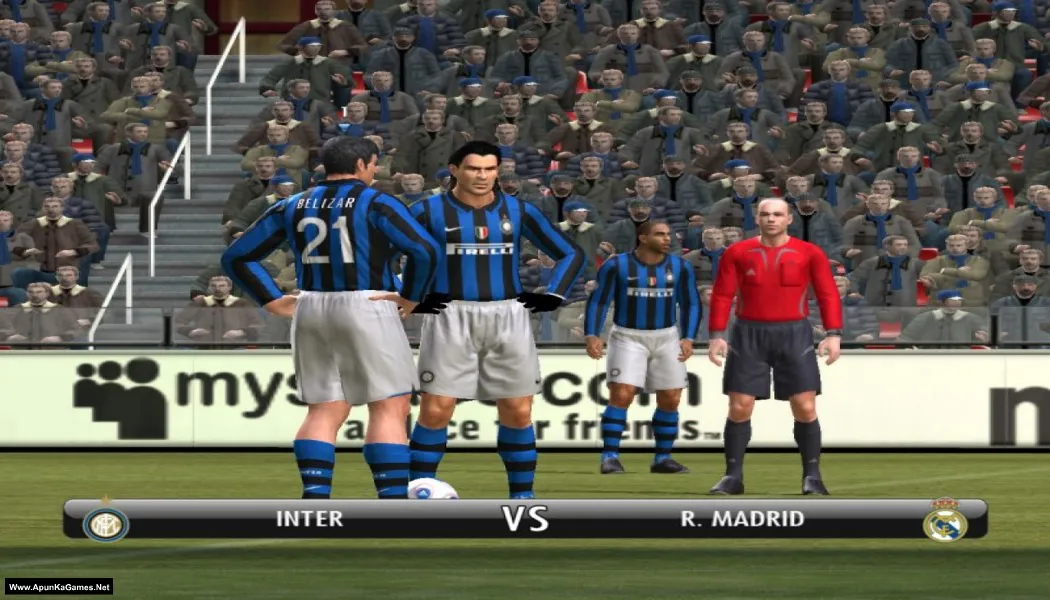Select the Real Madrid club crest
The image size is (1050, 600).
click(944, 521)
